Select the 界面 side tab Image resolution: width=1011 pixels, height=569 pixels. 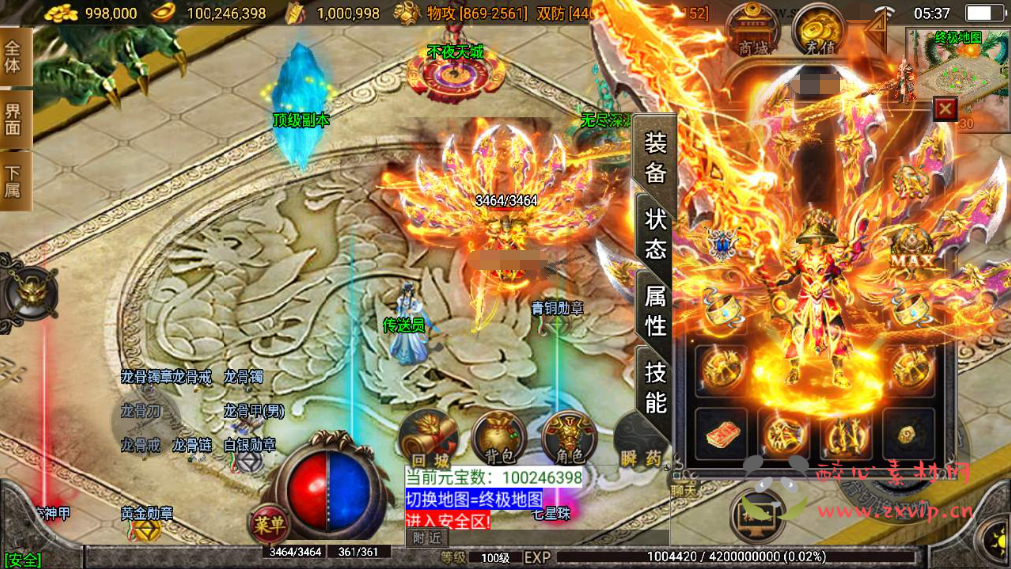coord(14,118)
